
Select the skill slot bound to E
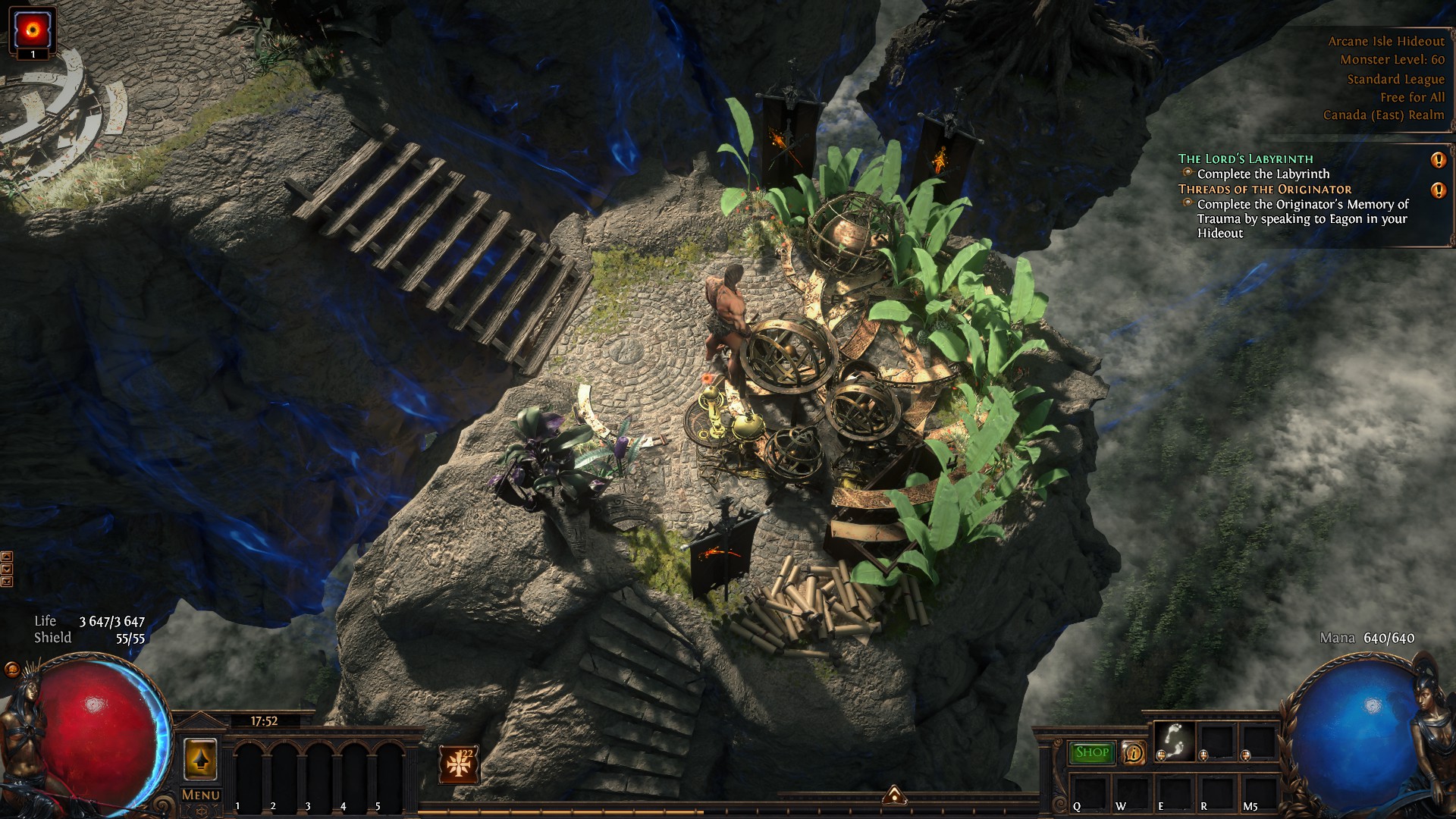click(1175, 793)
